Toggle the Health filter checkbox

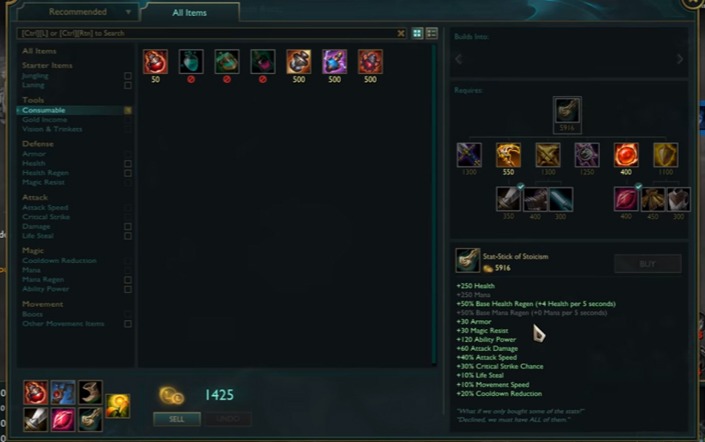pyautogui.click(x=127, y=163)
